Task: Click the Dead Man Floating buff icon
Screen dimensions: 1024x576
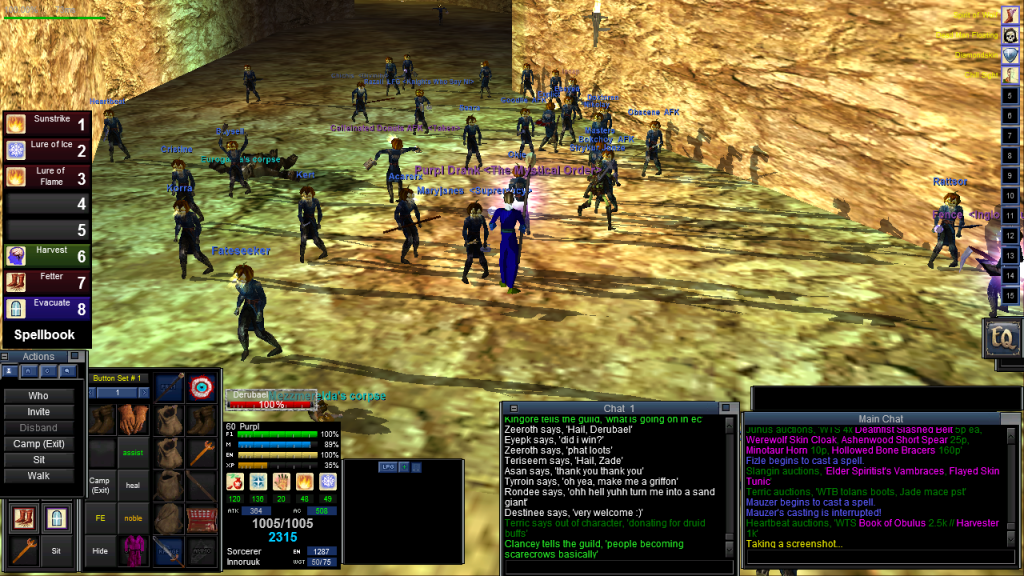Action: point(1012,35)
